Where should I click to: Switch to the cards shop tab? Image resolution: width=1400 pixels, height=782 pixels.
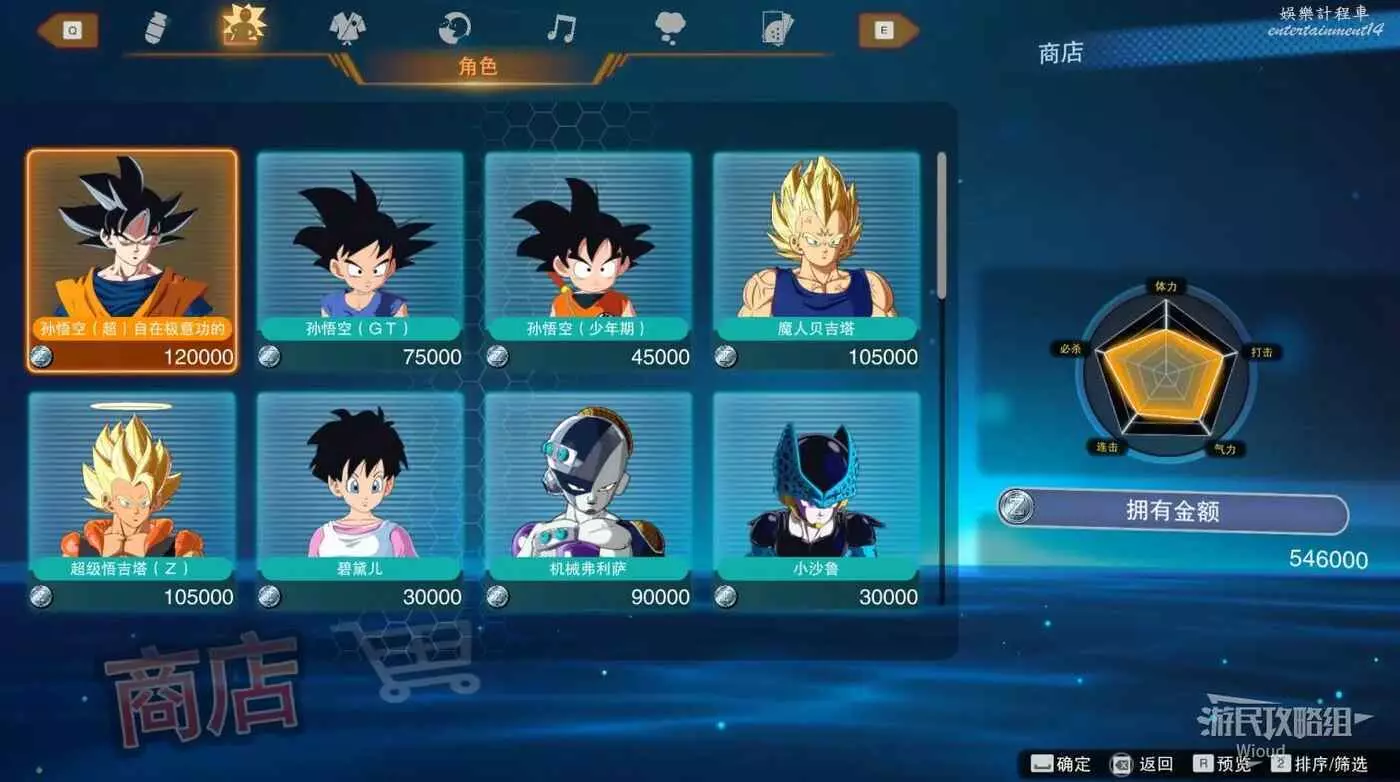click(777, 28)
